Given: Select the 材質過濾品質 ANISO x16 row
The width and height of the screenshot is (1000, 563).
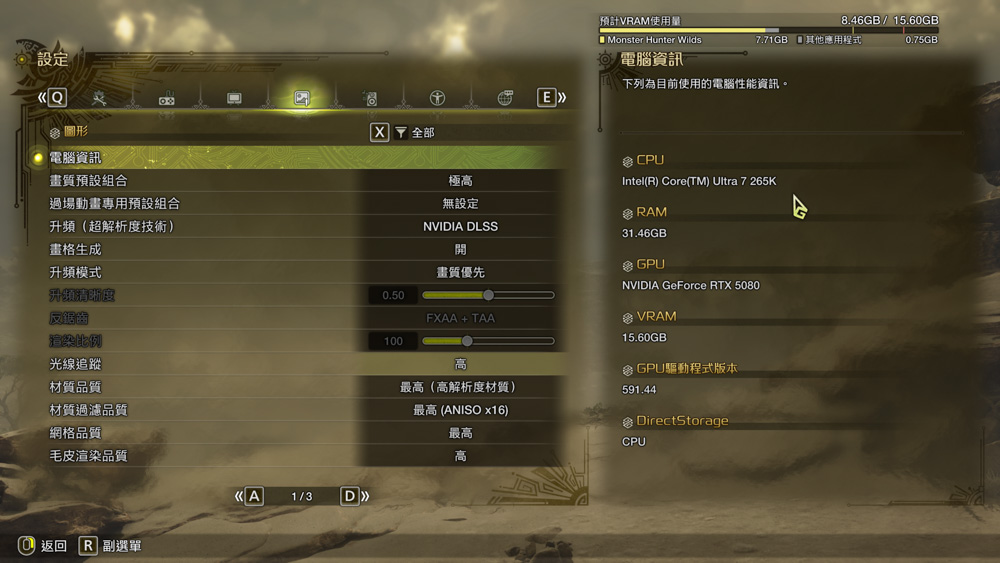Looking at the screenshot, I should tap(460, 410).
